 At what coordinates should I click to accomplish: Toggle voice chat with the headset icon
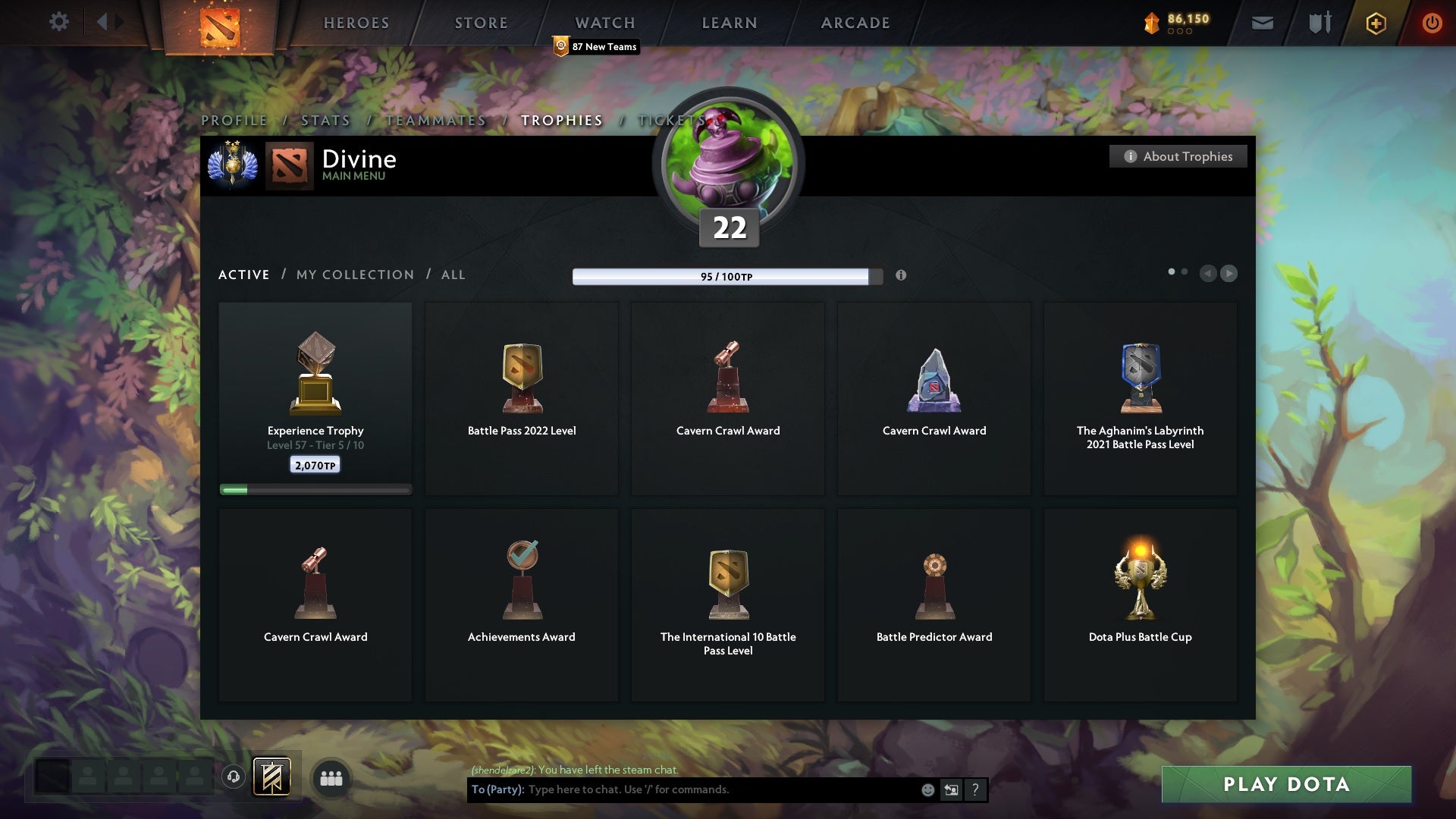[234, 778]
